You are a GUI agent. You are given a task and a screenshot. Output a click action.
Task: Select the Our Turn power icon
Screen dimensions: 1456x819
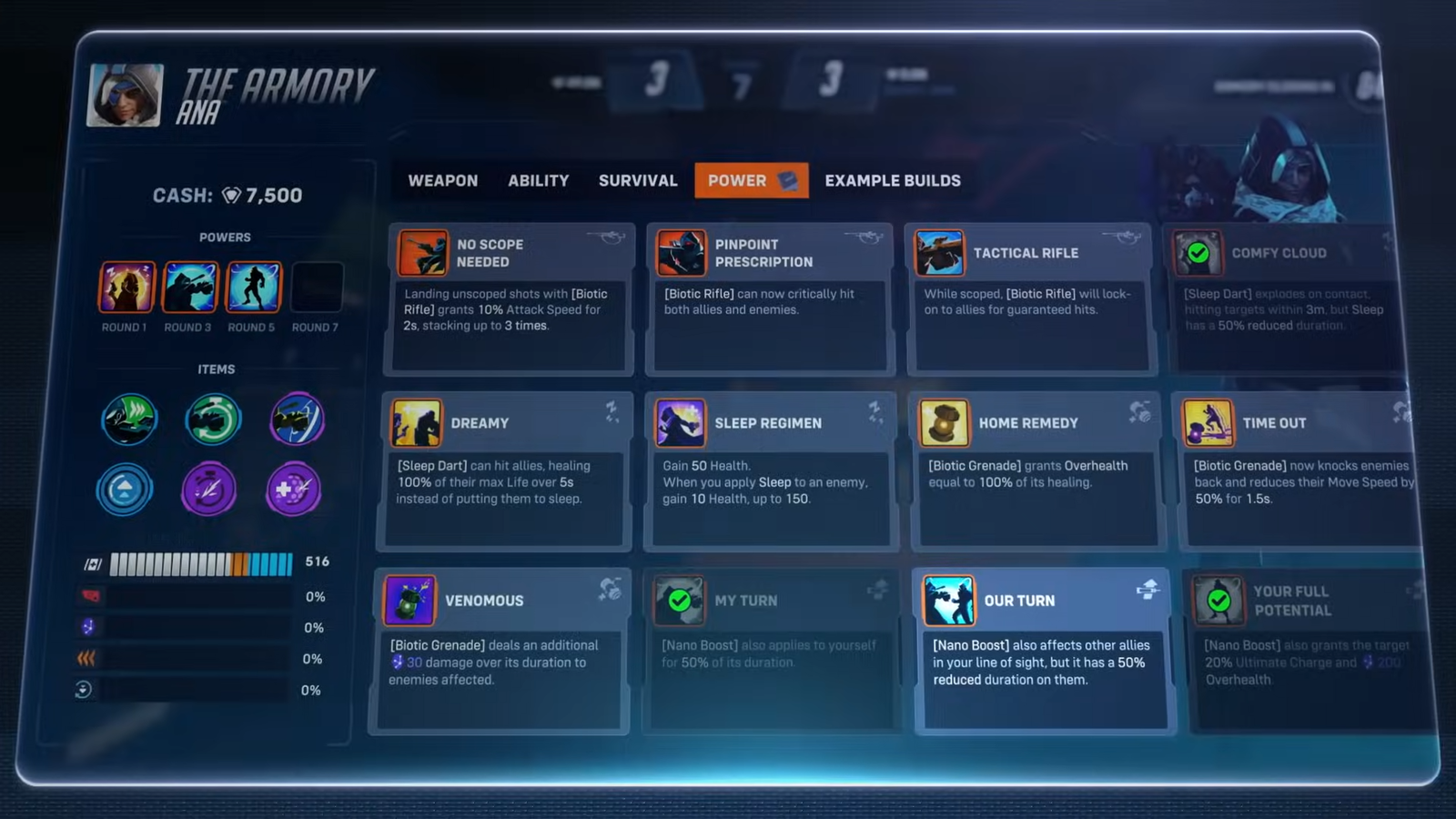coord(949,601)
